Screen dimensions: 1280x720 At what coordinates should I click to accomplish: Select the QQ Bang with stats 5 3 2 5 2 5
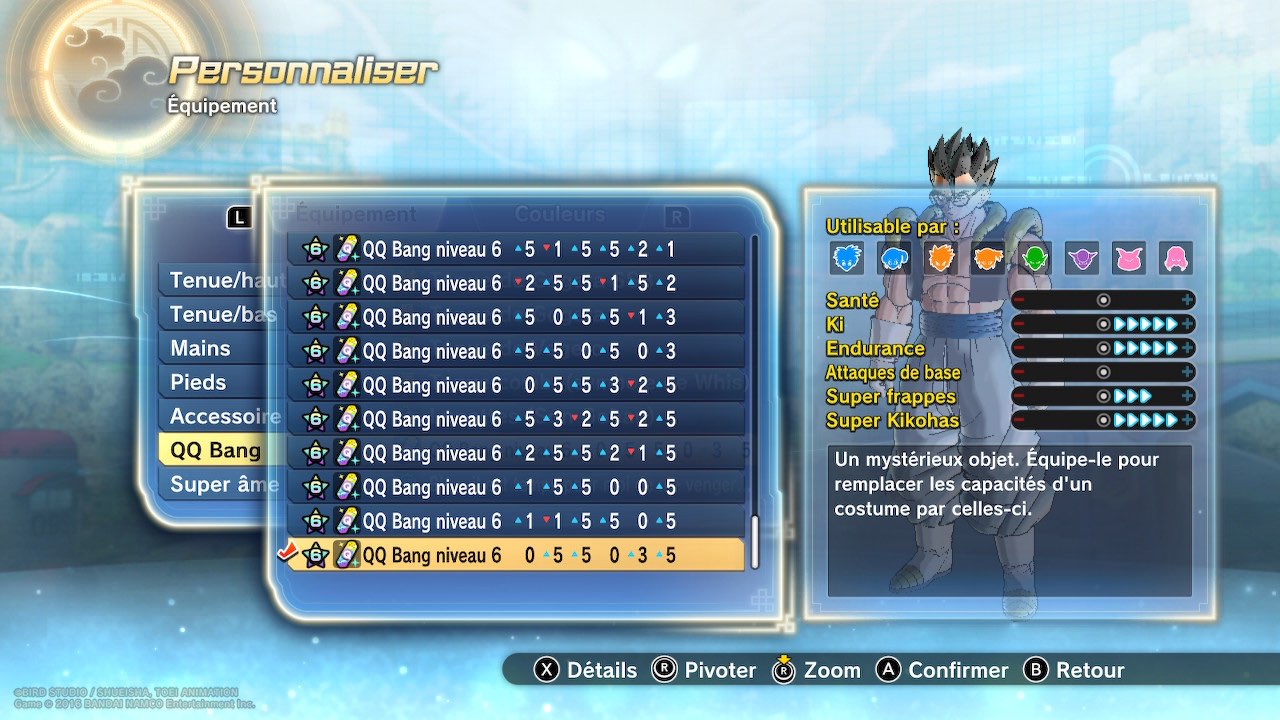pyautogui.click(x=515, y=419)
